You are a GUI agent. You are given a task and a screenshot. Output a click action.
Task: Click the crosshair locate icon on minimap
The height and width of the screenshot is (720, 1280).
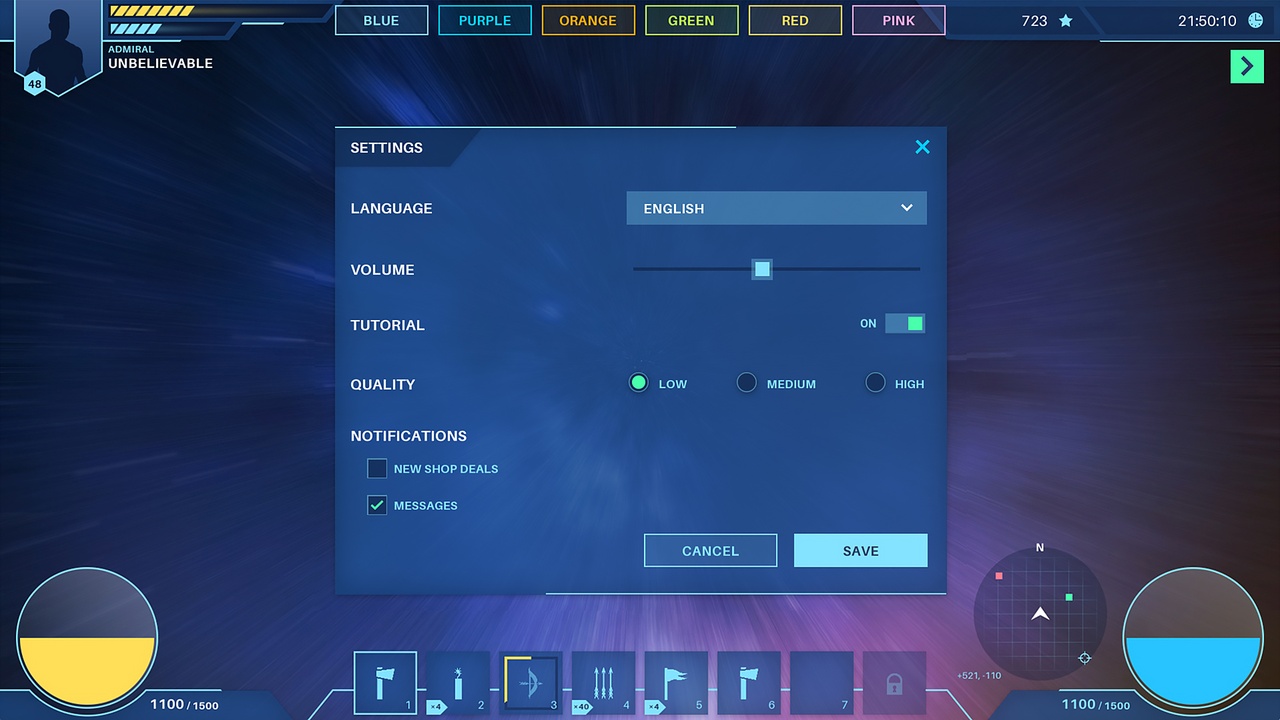(x=1084, y=658)
